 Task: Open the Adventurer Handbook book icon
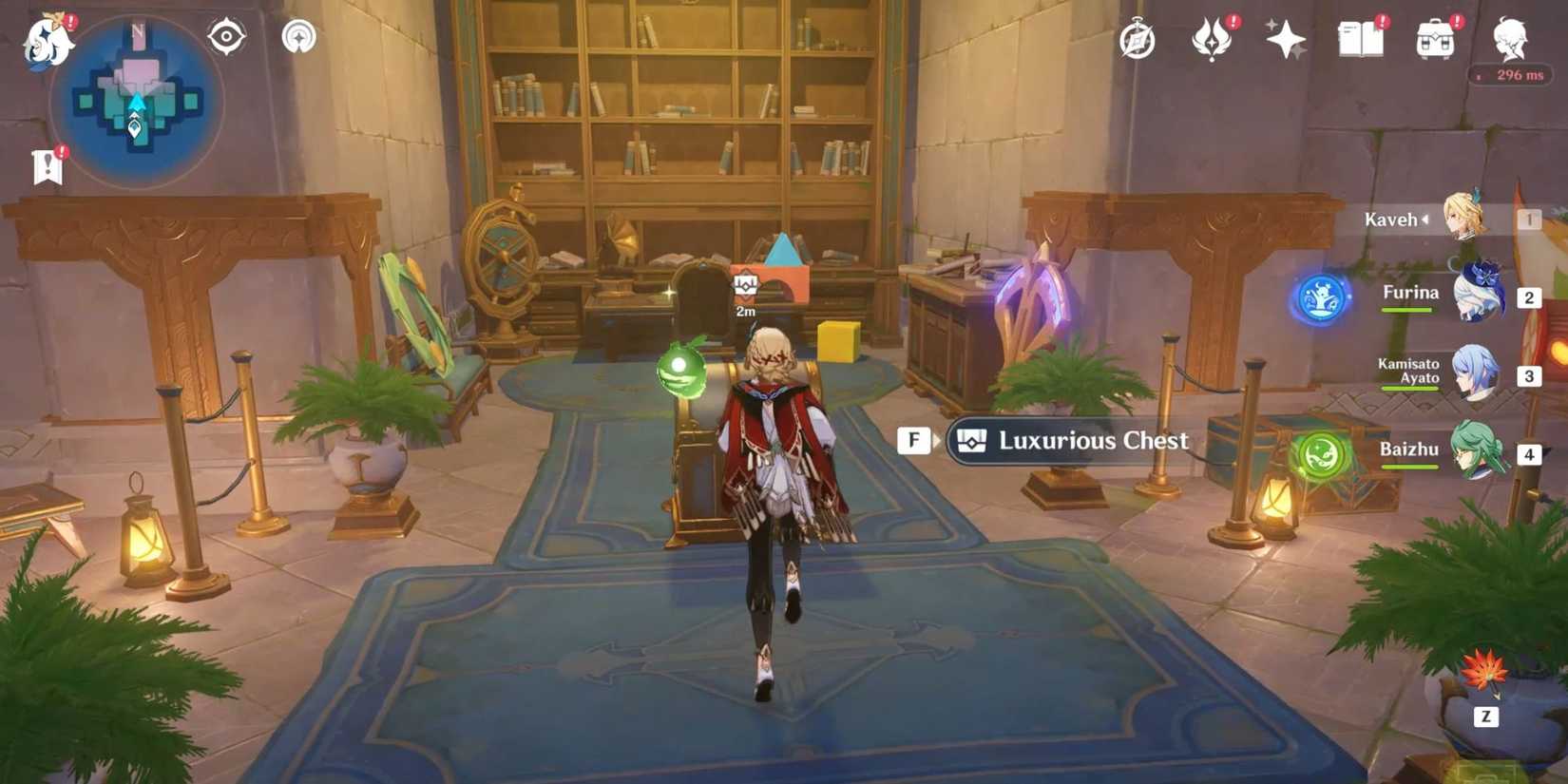coord(1361,38)
